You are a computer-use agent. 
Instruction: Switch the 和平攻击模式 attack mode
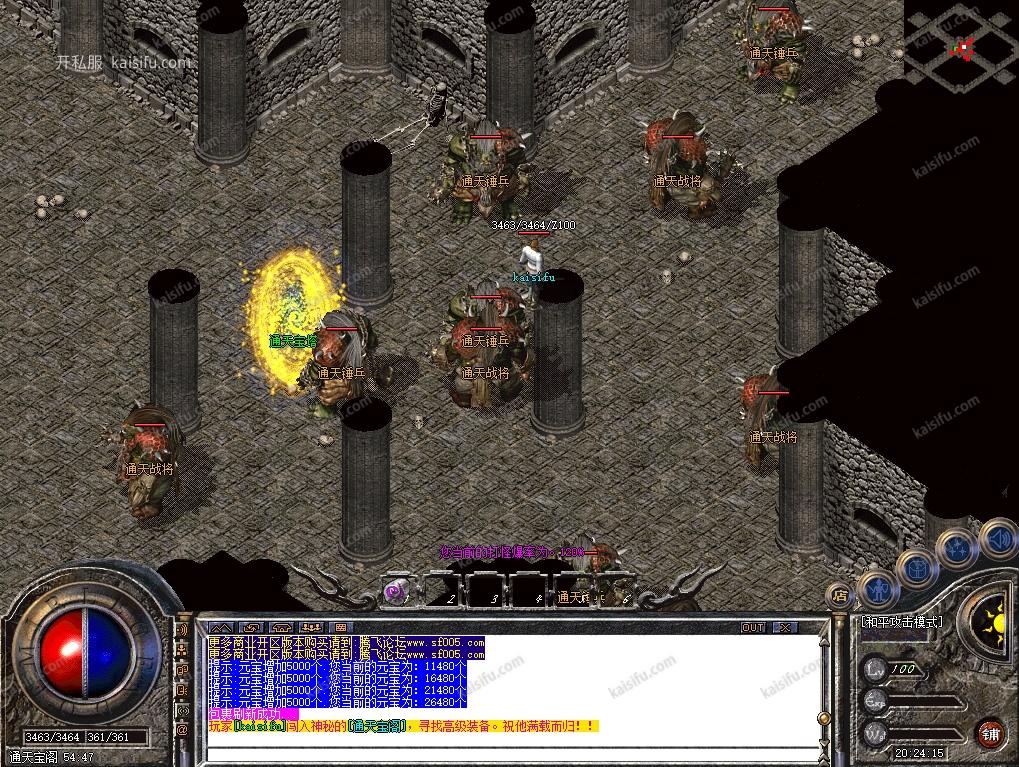pos(901,621)
